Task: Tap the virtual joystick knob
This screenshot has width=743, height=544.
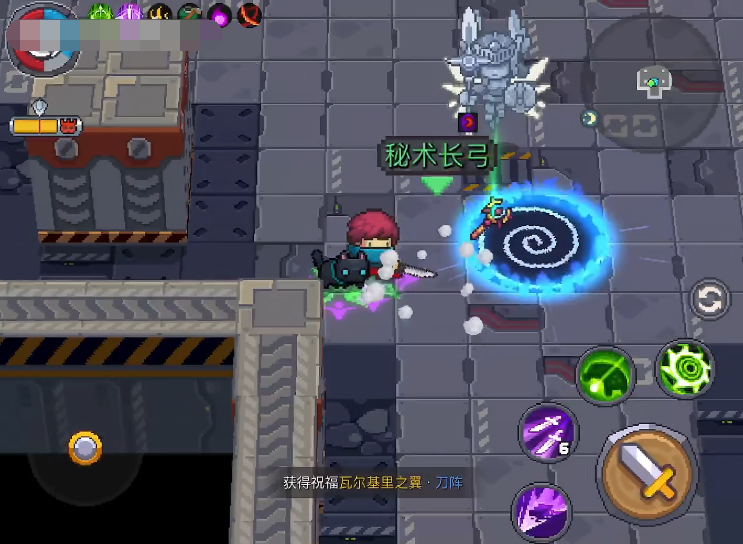Action: (85, 448)
